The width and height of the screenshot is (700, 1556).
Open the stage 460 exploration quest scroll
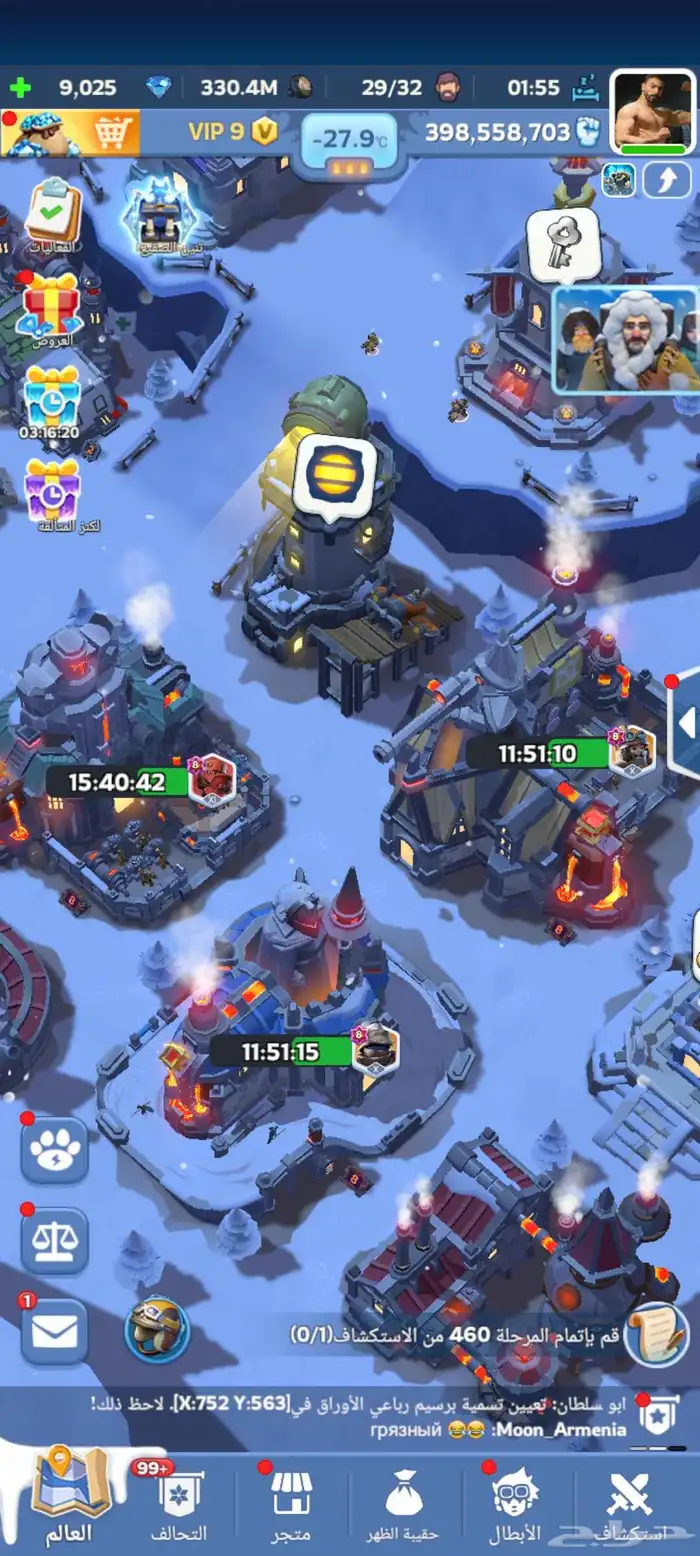[657, 1333]
